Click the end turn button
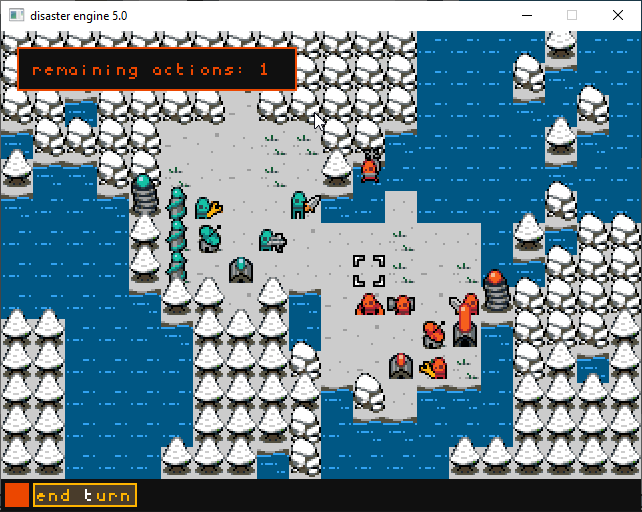 (84, 495)
